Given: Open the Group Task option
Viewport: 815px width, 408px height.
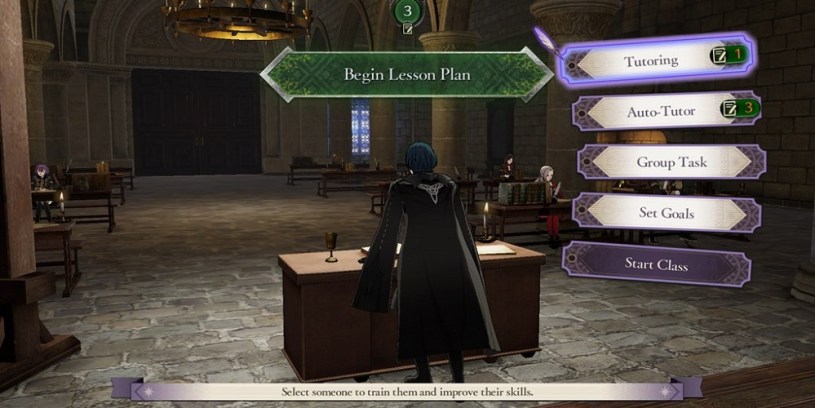Looking at the screenshot, I should pyautogui.click(x=671, y=162).
